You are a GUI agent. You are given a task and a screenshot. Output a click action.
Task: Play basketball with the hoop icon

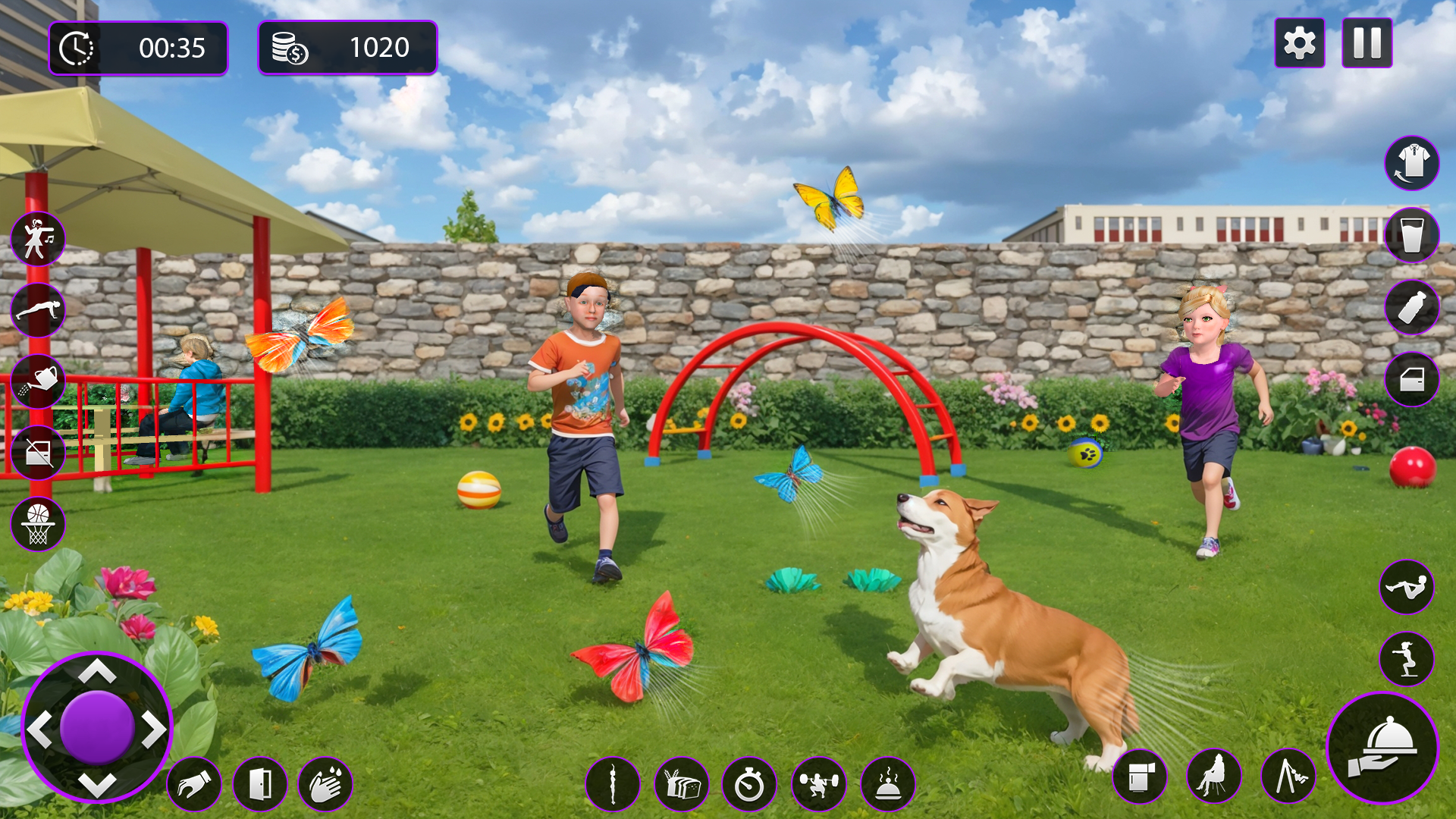[38, 524]
